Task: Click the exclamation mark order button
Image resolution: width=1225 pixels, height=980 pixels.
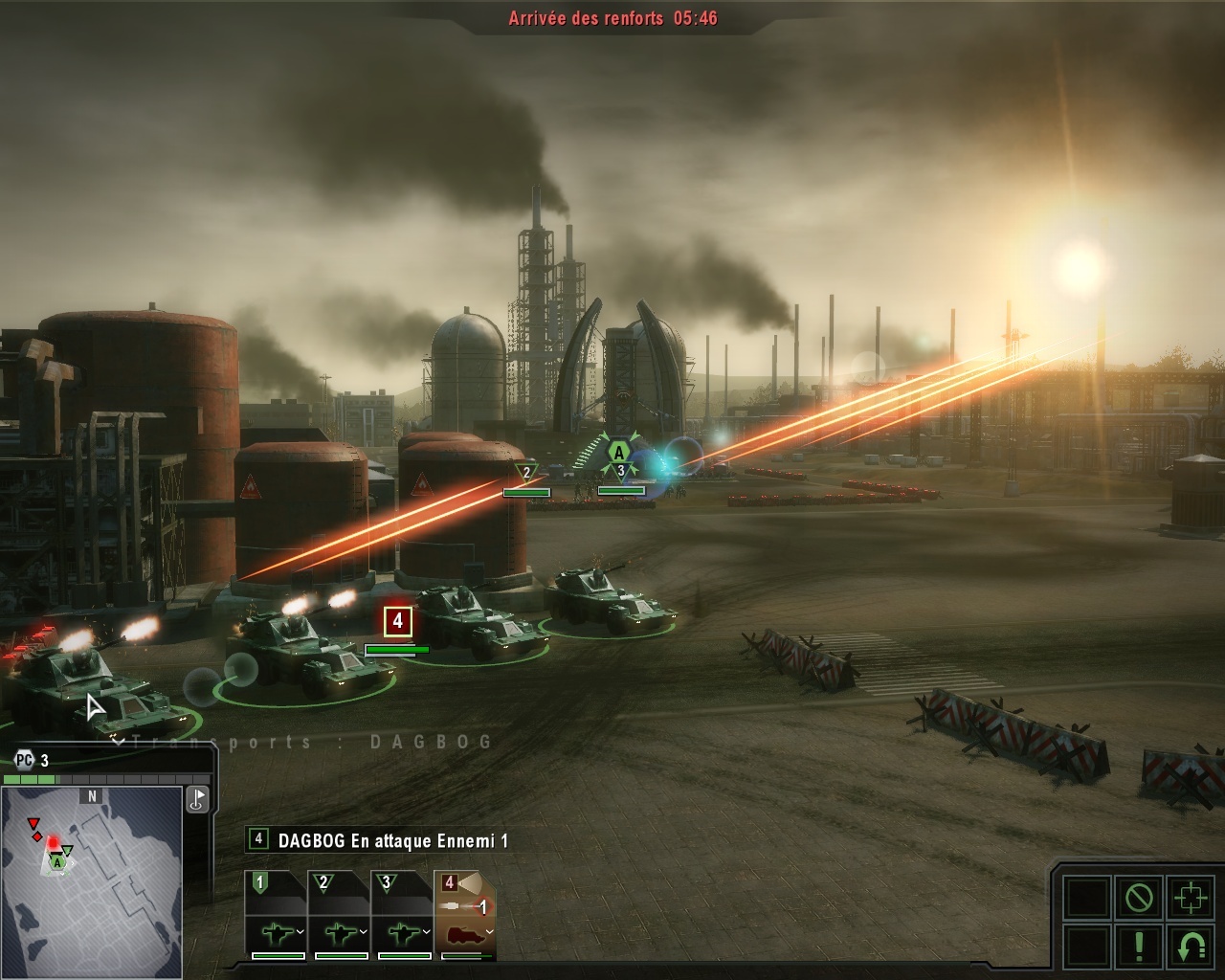Action: (1139, 946)
